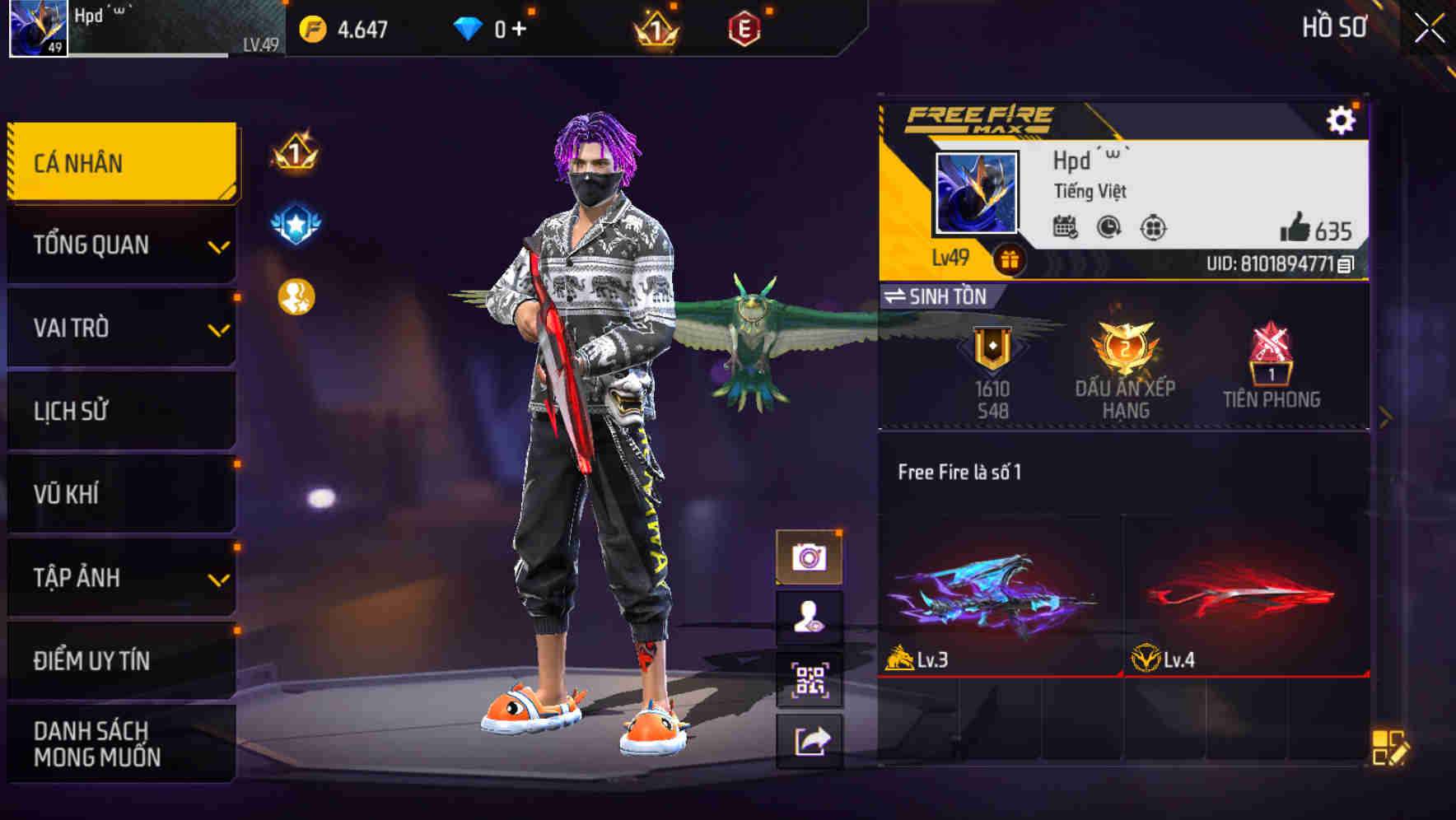The height and width of the screenshot is (820, 1456).
Task: Open the camera screenshot tool
Action: pos(811,556)
